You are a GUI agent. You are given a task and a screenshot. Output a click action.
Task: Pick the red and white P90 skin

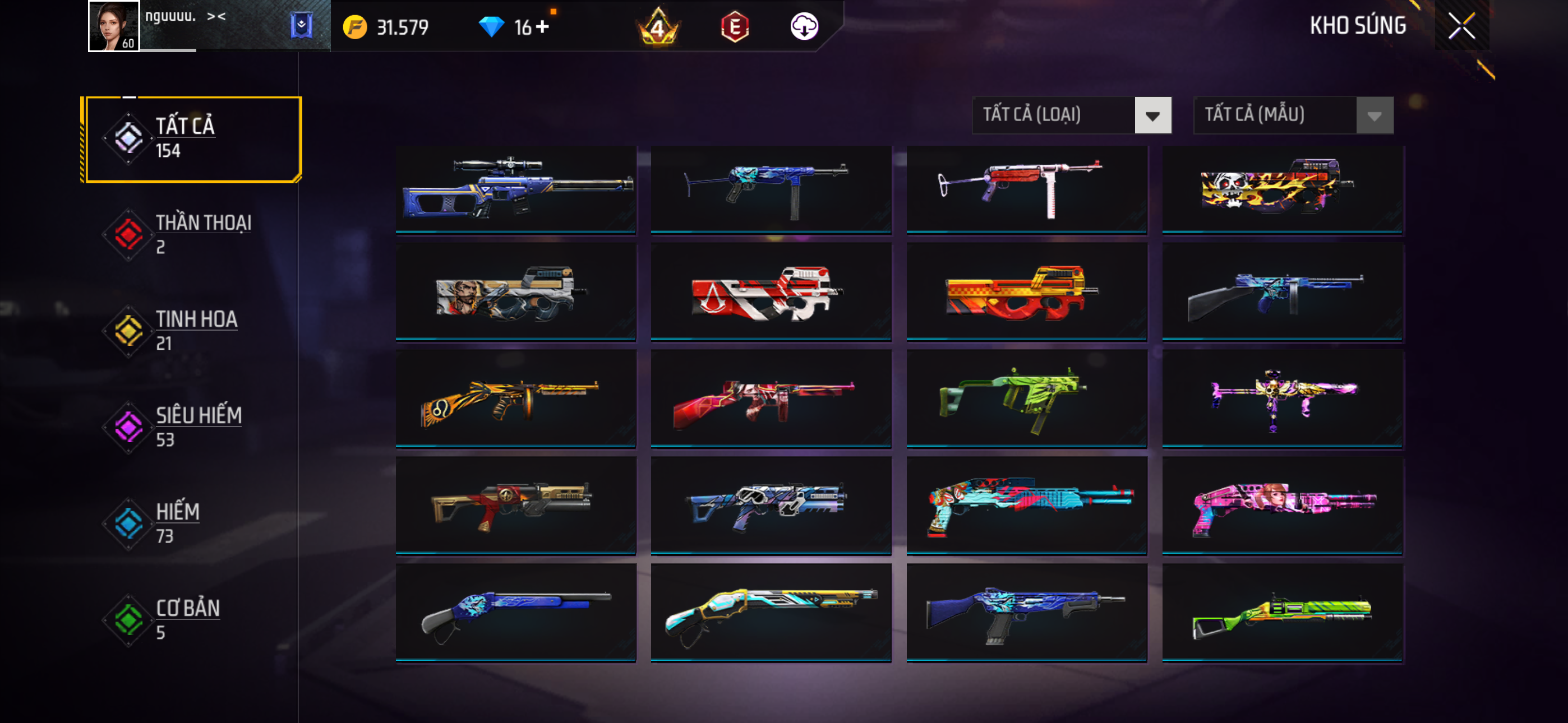coord(771,292)
